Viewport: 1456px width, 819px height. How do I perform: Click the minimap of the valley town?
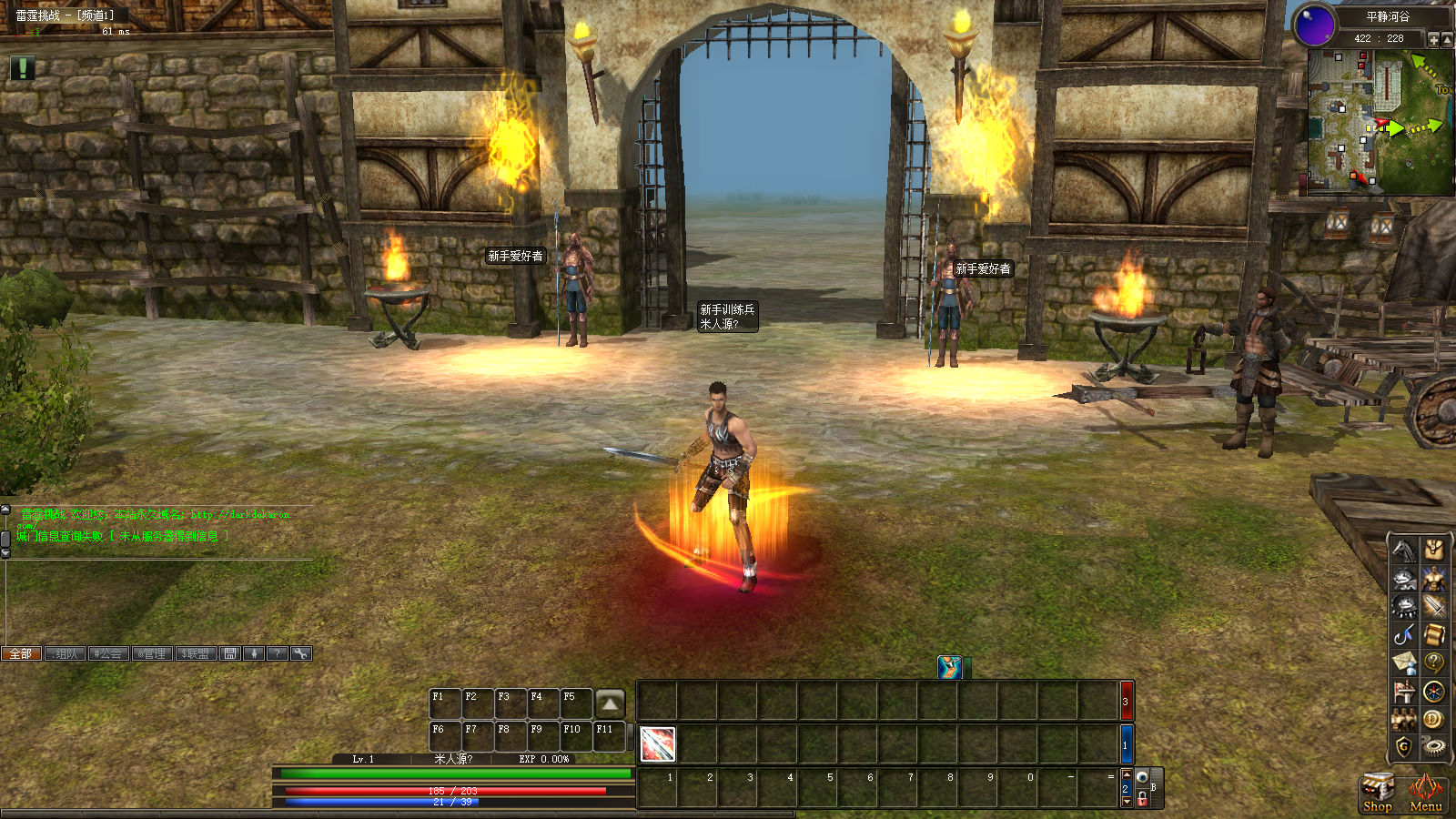[1380, 122]
